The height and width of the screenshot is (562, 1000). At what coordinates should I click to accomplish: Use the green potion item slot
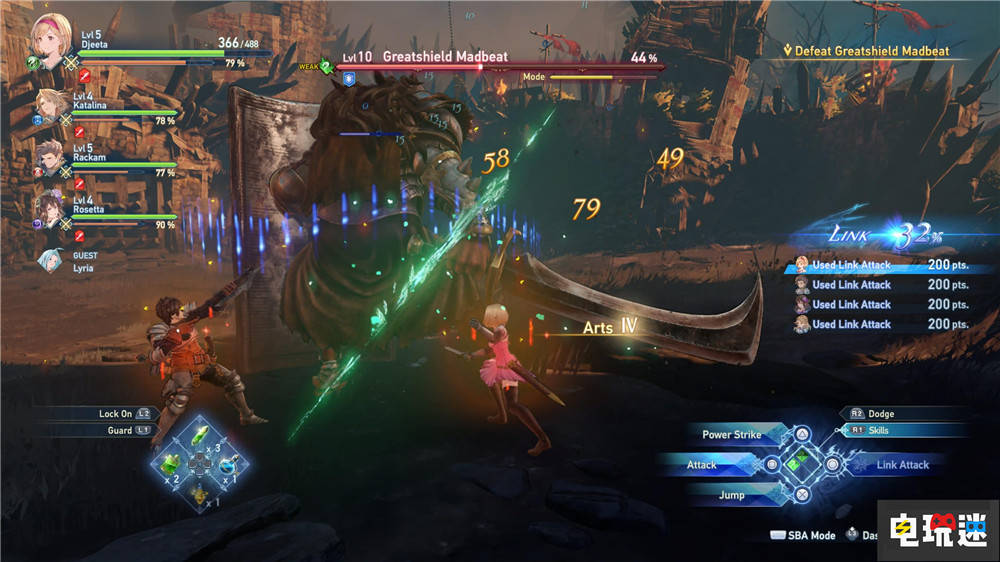pos(172,465)
